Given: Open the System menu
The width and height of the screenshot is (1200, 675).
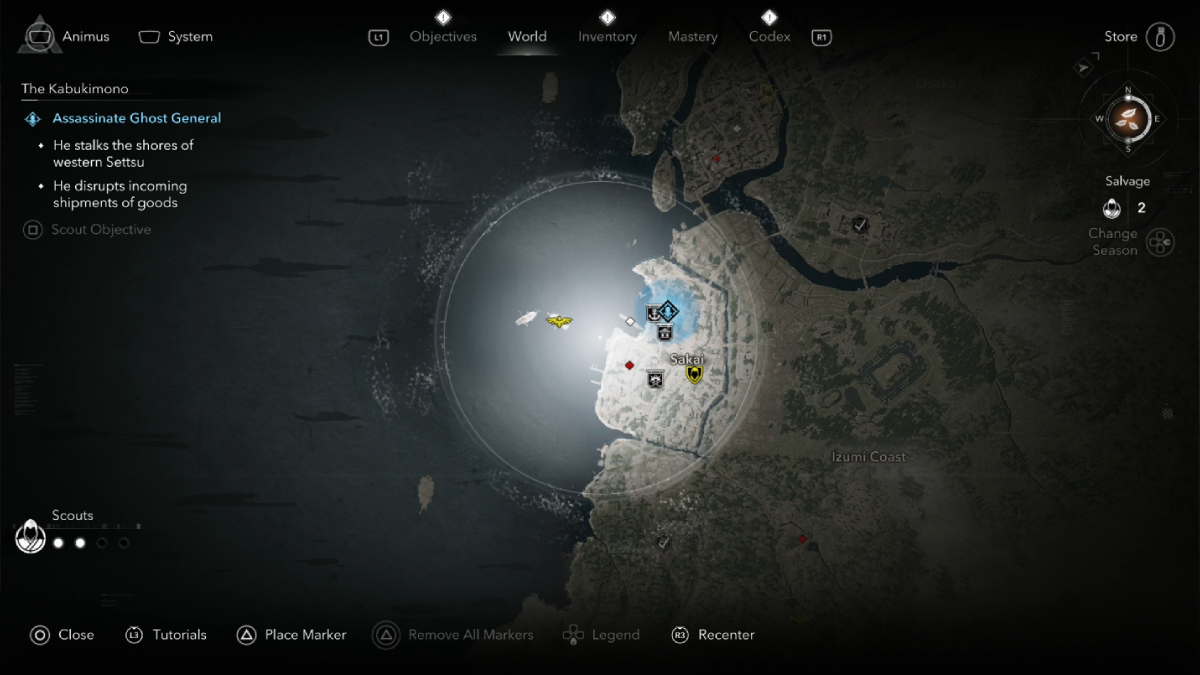Looking at the screenshot, I should [176, 37].
